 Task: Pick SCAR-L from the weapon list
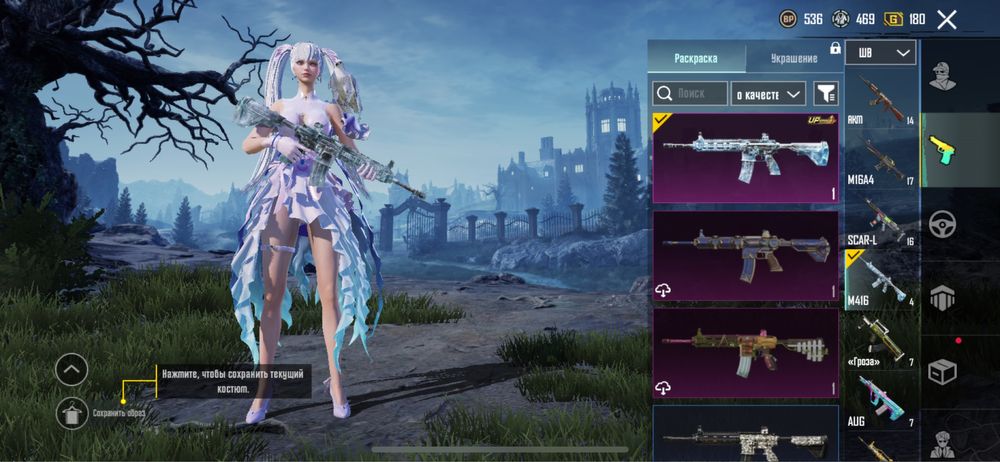point(881,220)
